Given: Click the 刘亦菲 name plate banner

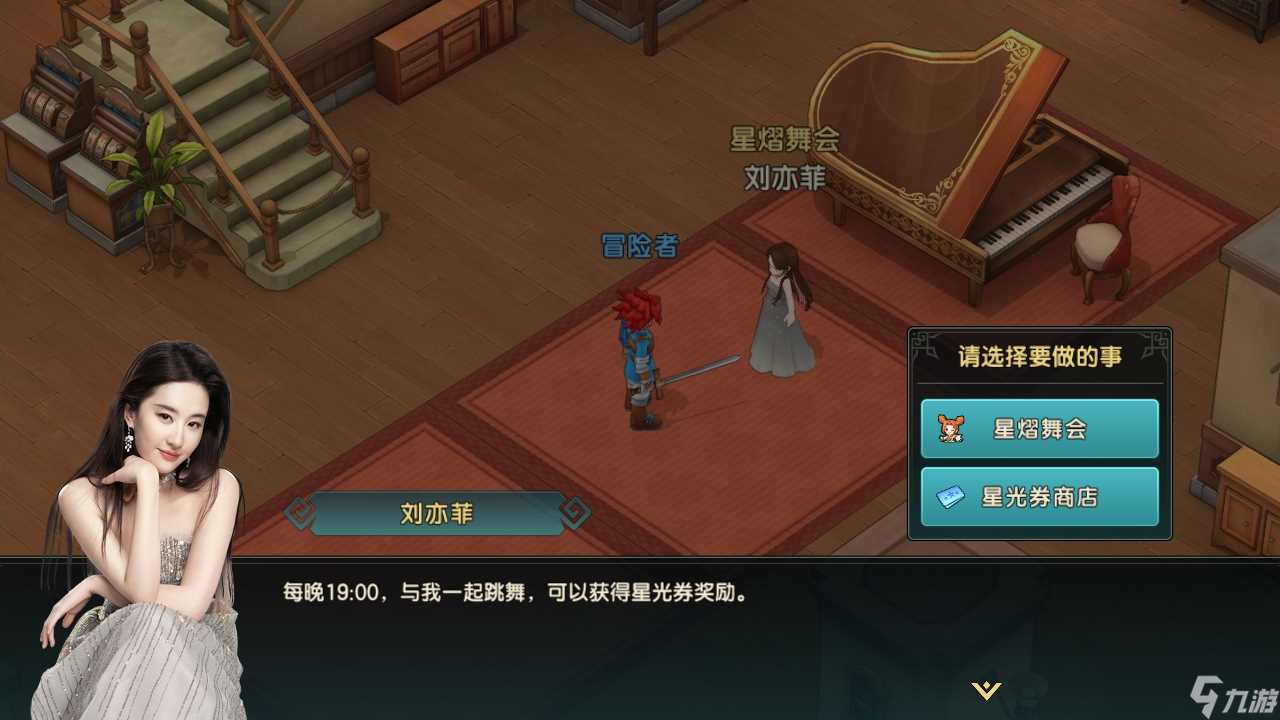Looking at the screenshot, I should click(434, 511).
